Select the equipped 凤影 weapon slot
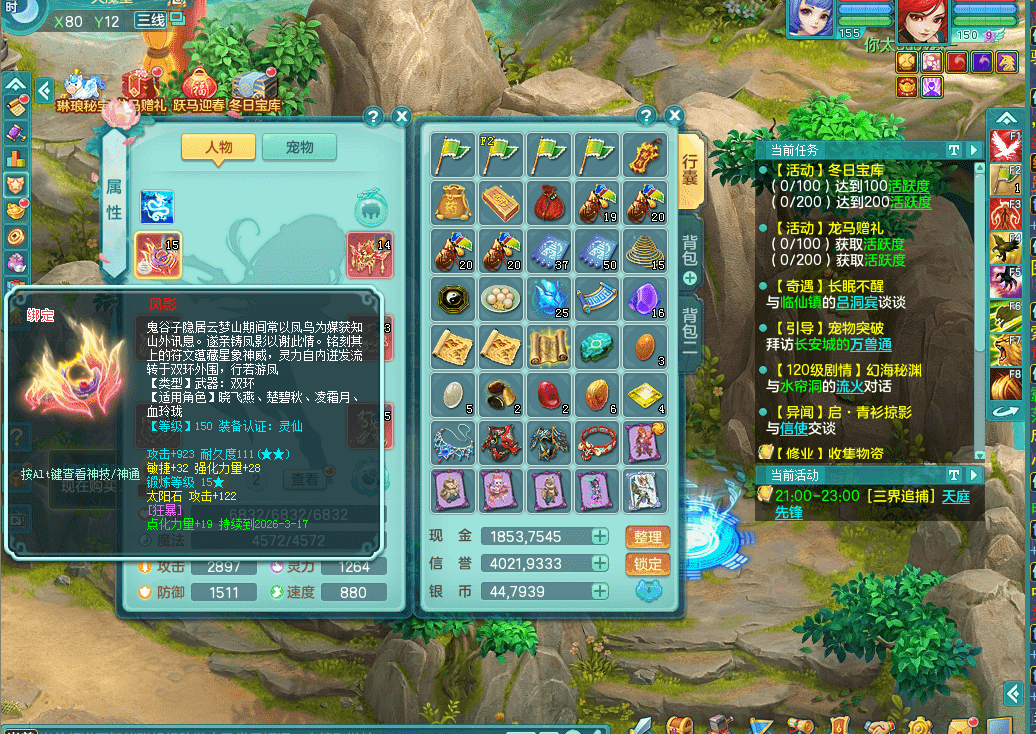 point(158,255)
